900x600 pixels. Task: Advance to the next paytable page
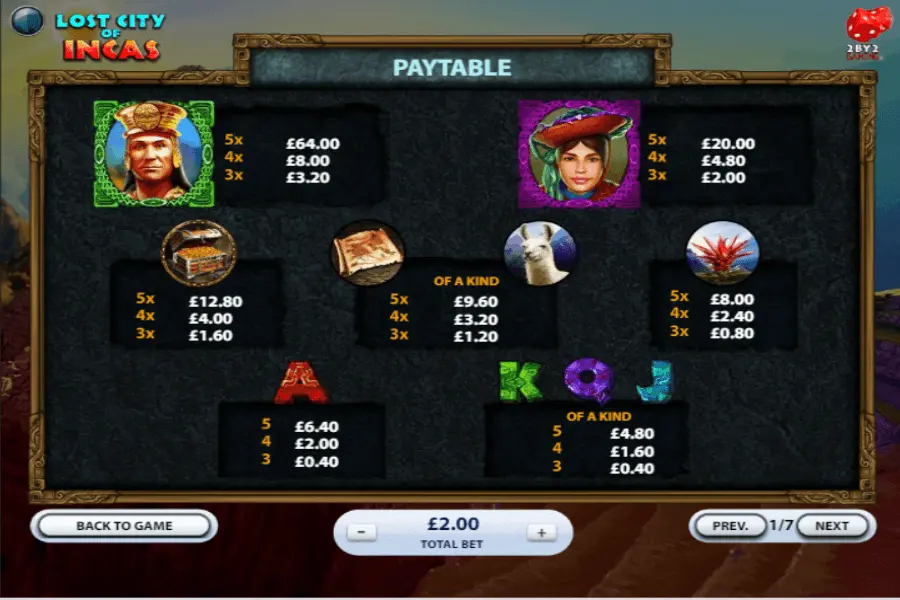tap(831, 526)
